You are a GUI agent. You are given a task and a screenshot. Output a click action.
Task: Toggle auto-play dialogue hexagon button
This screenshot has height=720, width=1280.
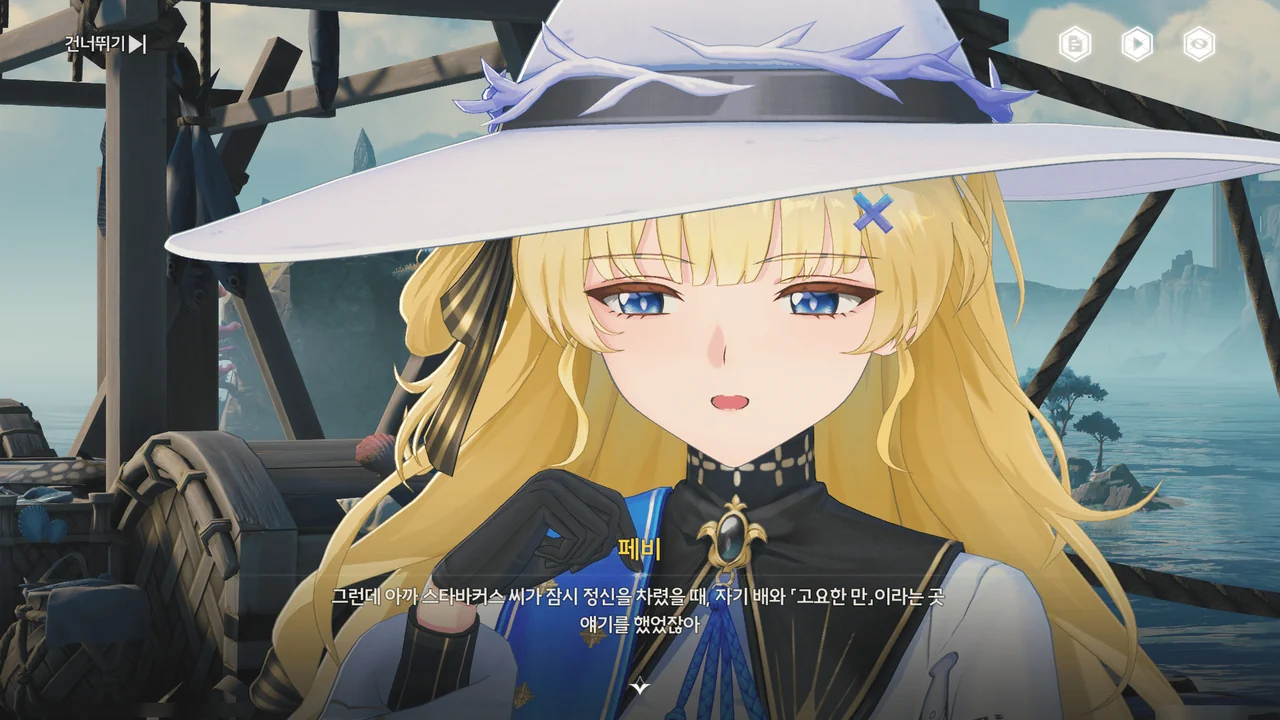point(1137,44)
